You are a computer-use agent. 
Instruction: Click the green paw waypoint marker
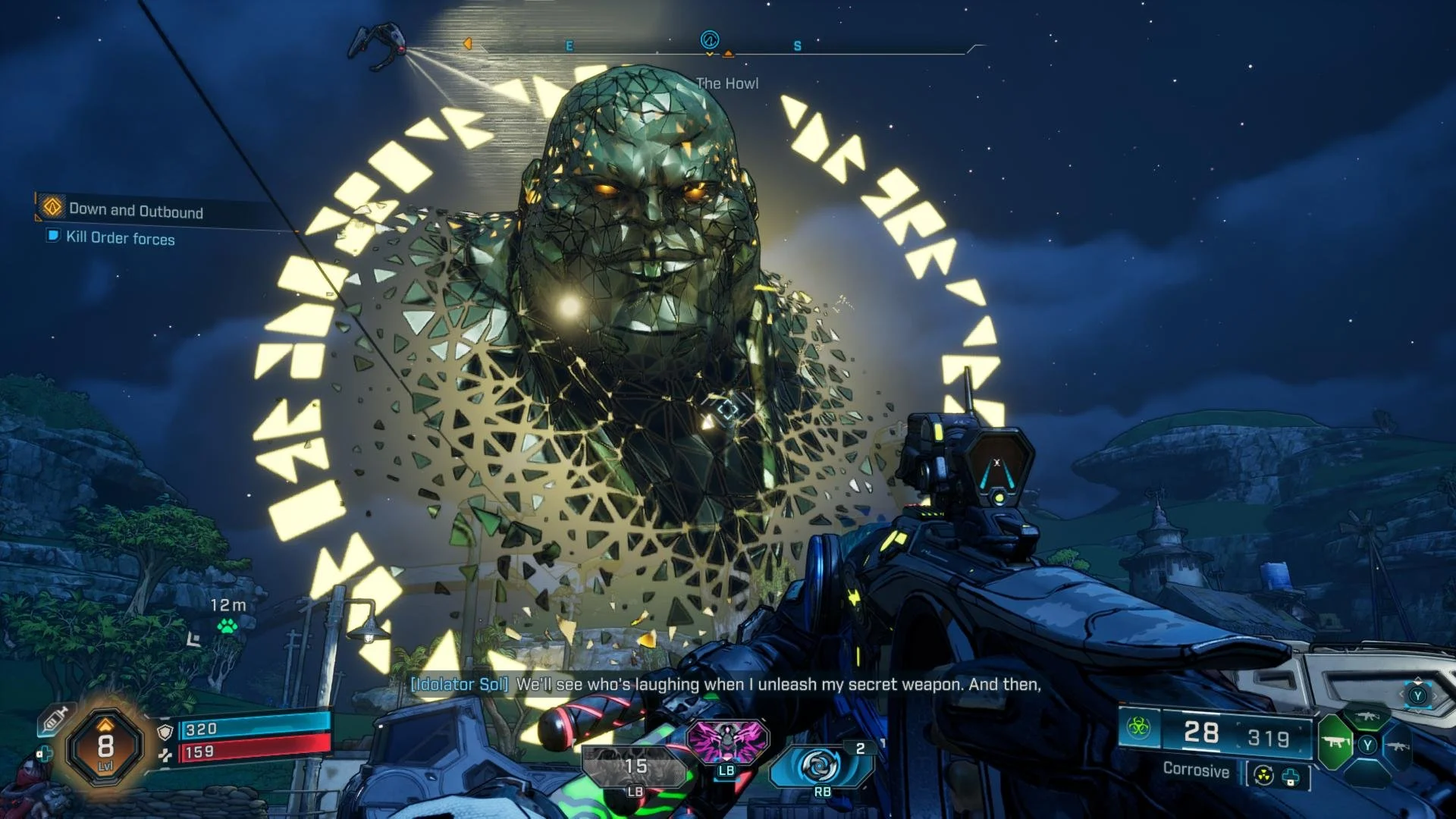point(227,626)
